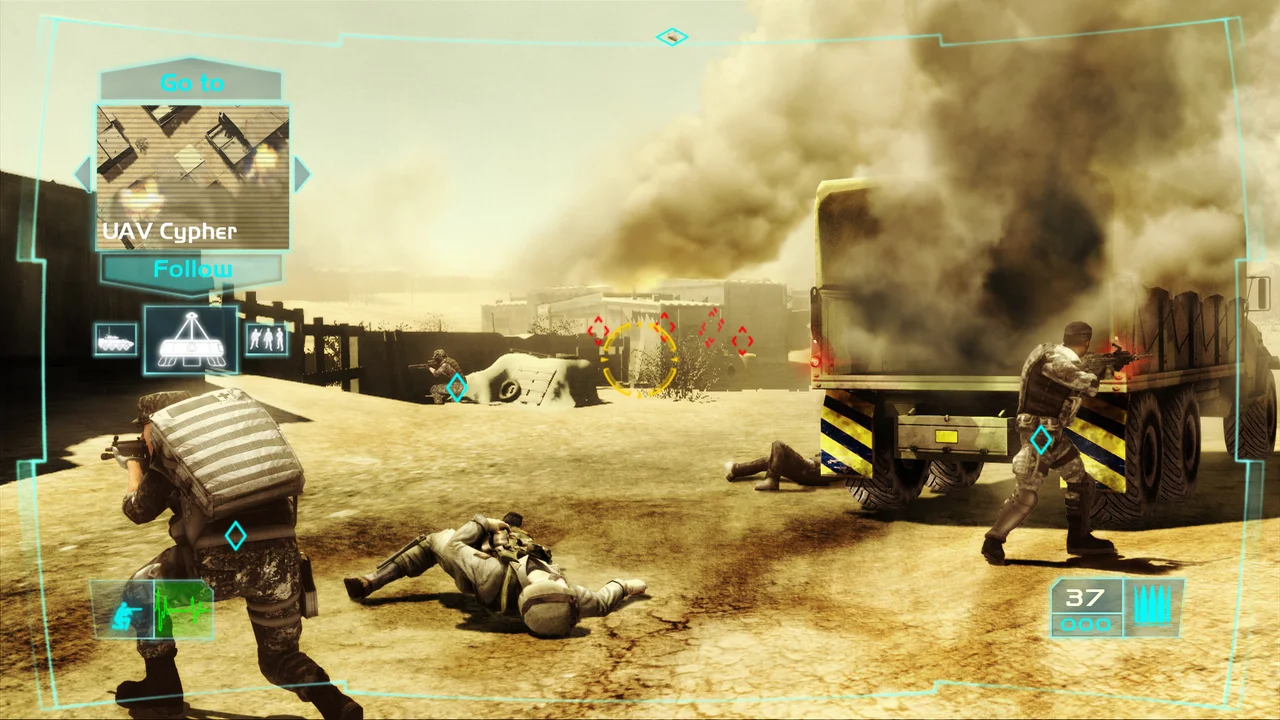Click the left arrow to cycle units
Image resolution: width=1280 pixels, height=720 pixels.
pos(82,173)
